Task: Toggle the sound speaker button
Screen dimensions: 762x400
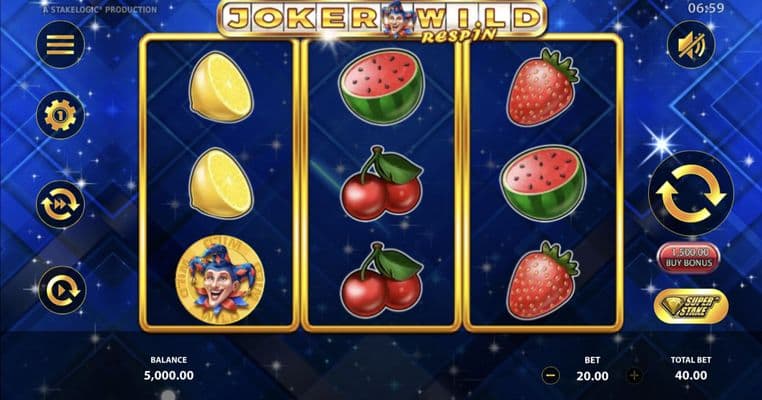Action: tap(691, 45)
